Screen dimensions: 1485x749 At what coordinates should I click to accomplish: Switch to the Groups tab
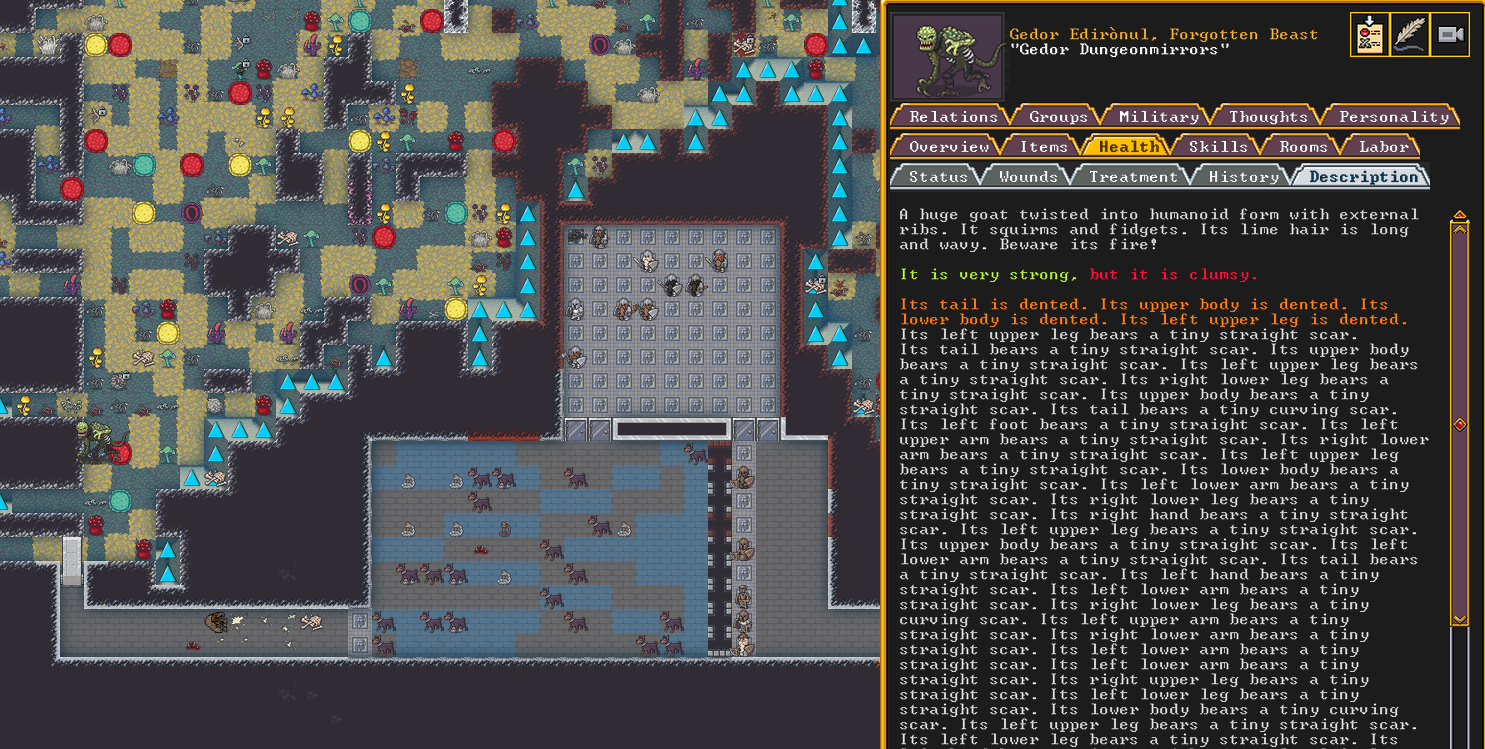(1058, 117)
